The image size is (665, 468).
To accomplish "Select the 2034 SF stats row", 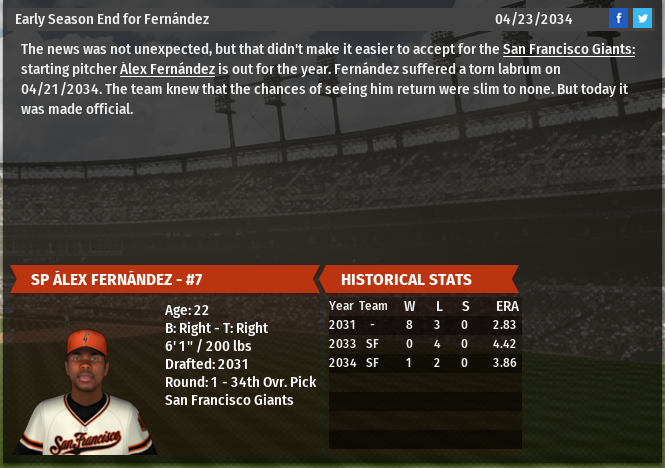I will [424, 363].
